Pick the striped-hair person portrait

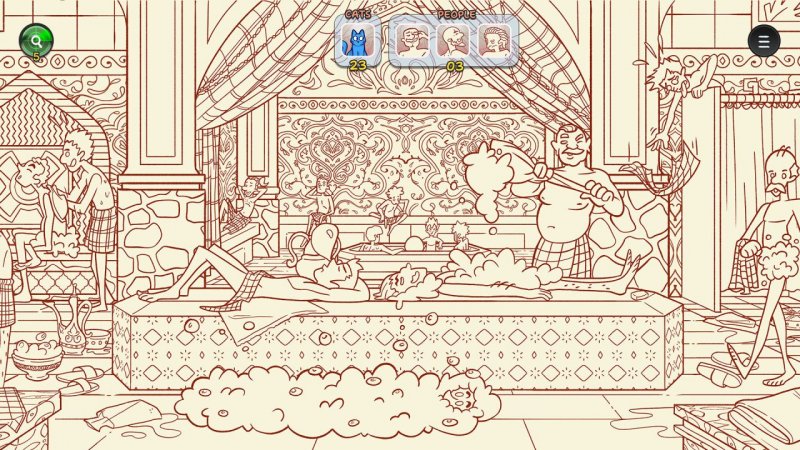click(x=493, y=41)
